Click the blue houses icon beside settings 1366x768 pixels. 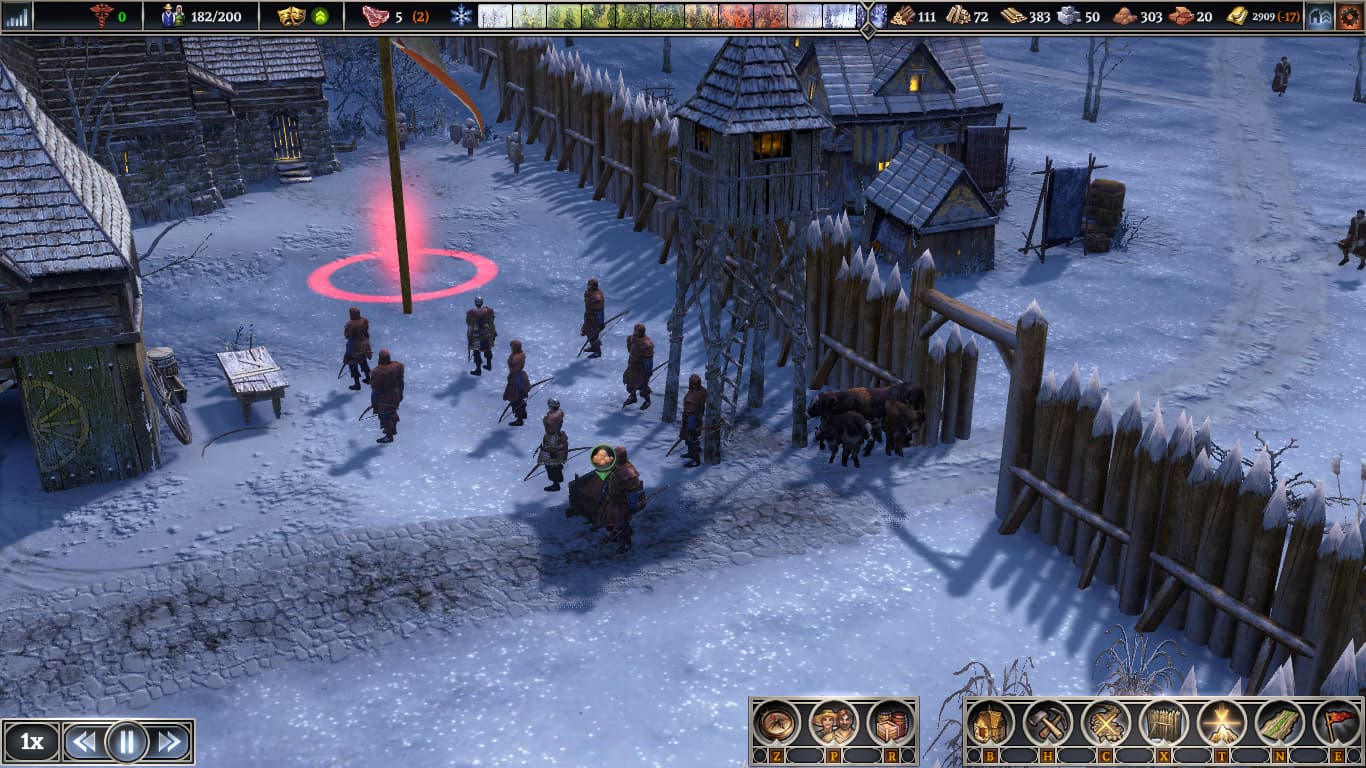[1320, 16]
